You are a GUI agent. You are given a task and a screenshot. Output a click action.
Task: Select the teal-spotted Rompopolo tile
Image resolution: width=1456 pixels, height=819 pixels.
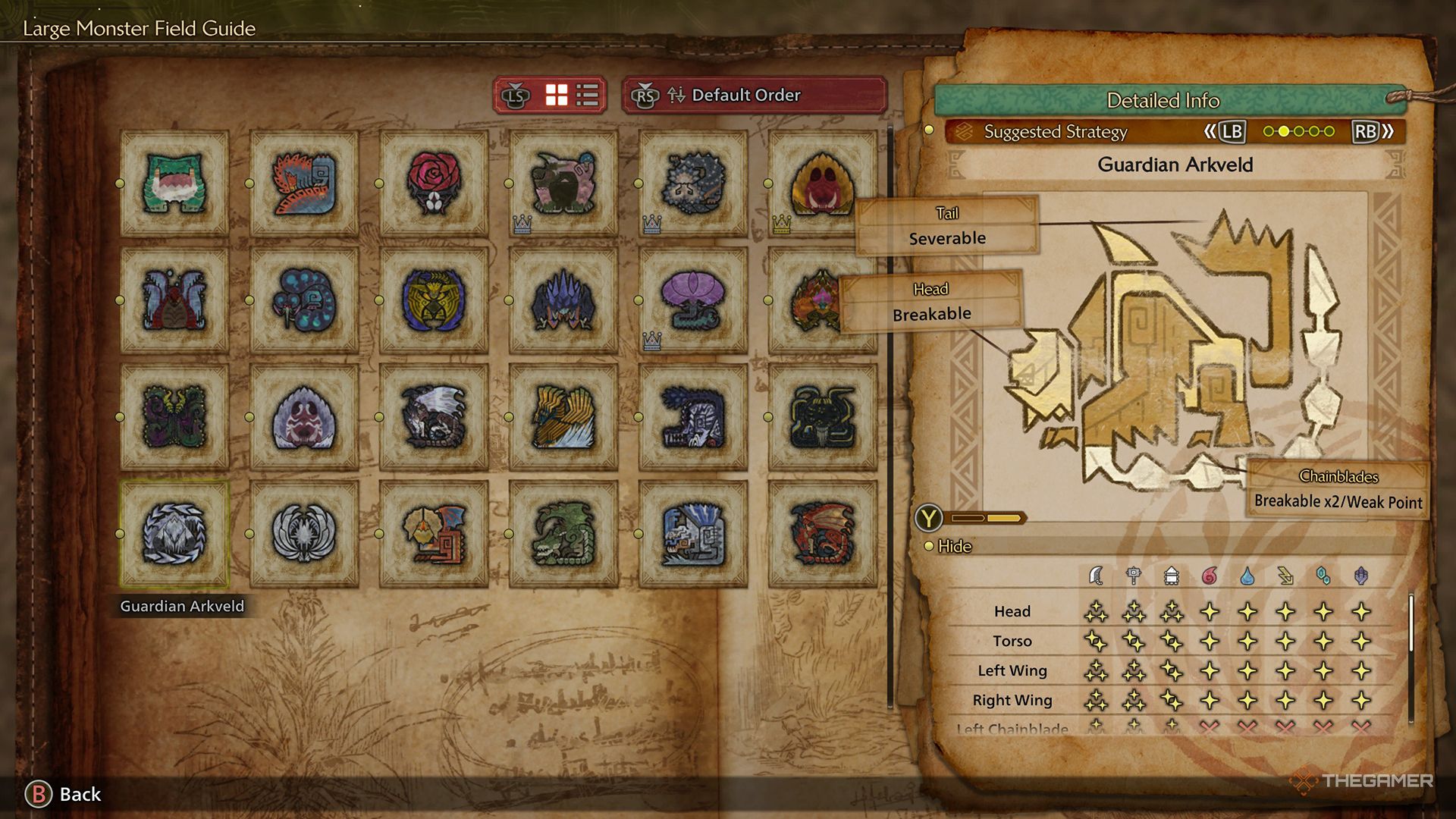click(304, 300)
